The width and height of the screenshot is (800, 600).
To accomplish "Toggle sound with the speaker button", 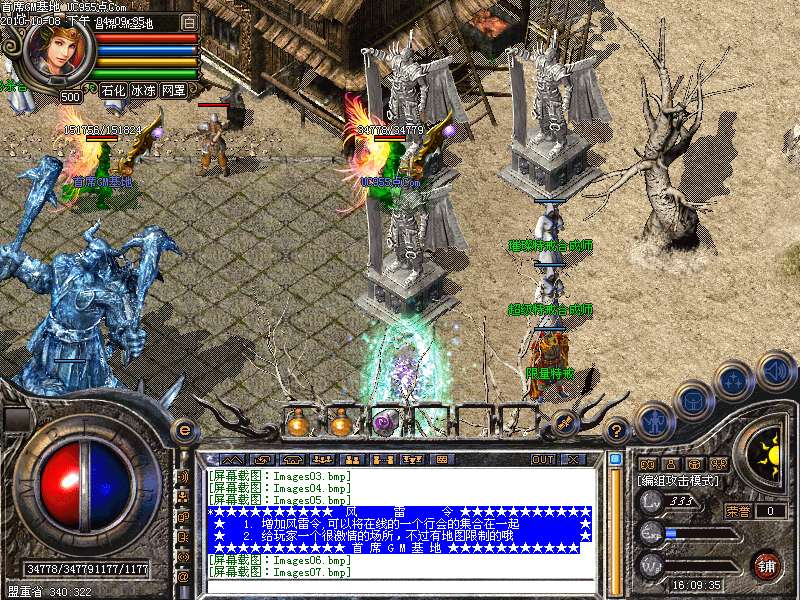I will [x=775, y=370].
